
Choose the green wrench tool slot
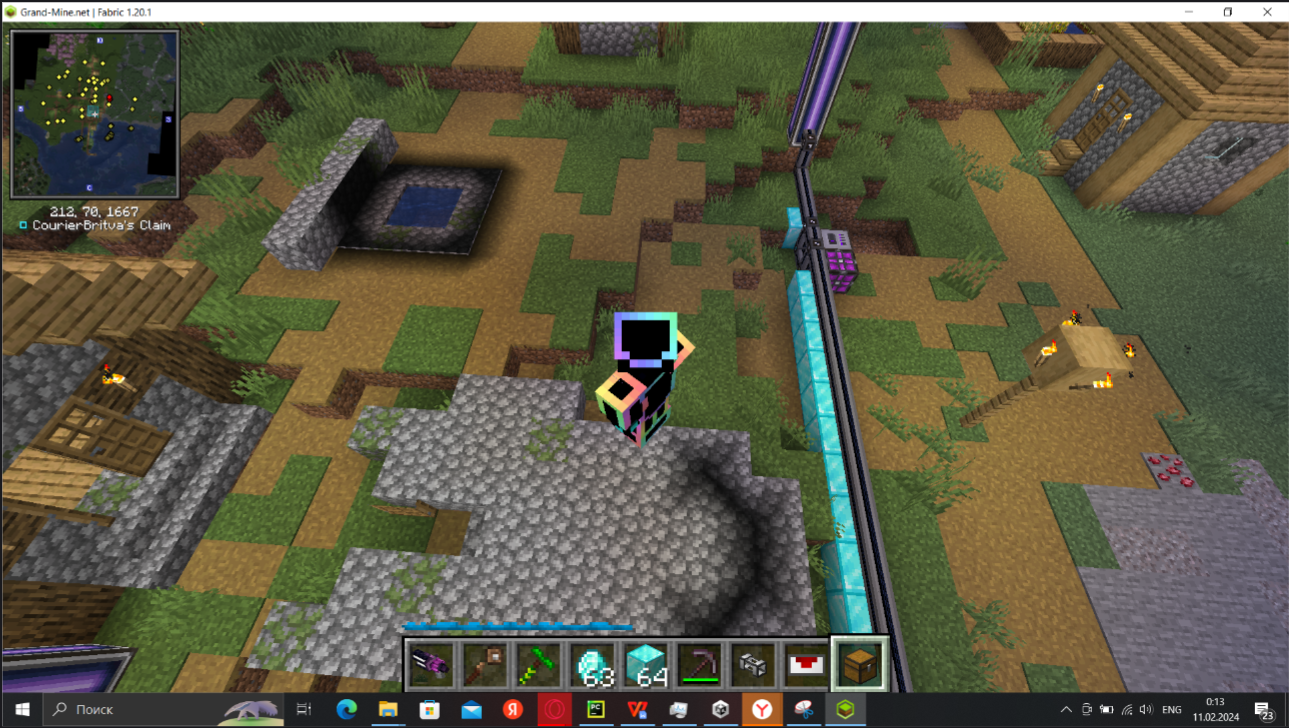[539, 664]
